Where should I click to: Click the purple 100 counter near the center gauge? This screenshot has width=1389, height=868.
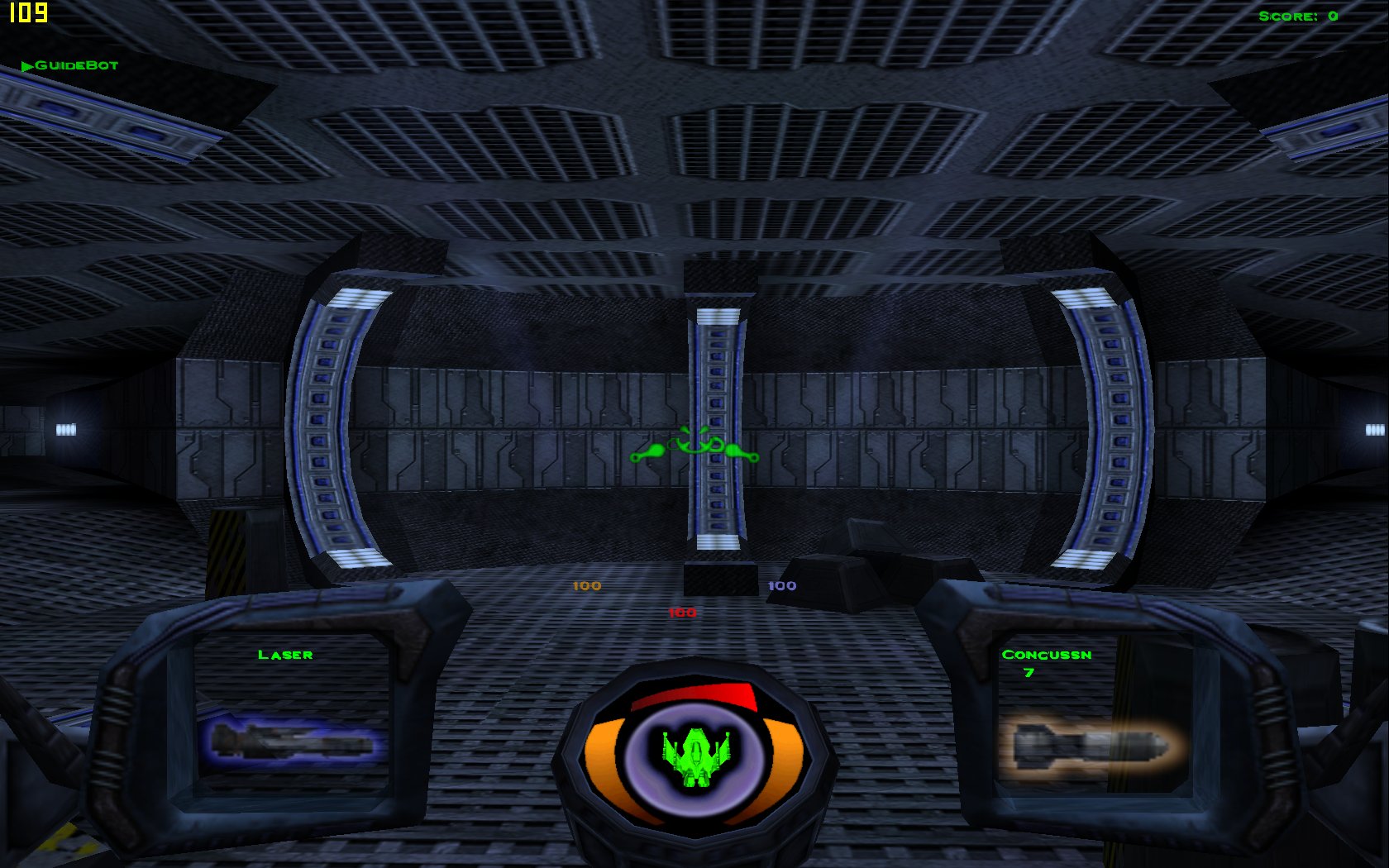click(783, 585)
